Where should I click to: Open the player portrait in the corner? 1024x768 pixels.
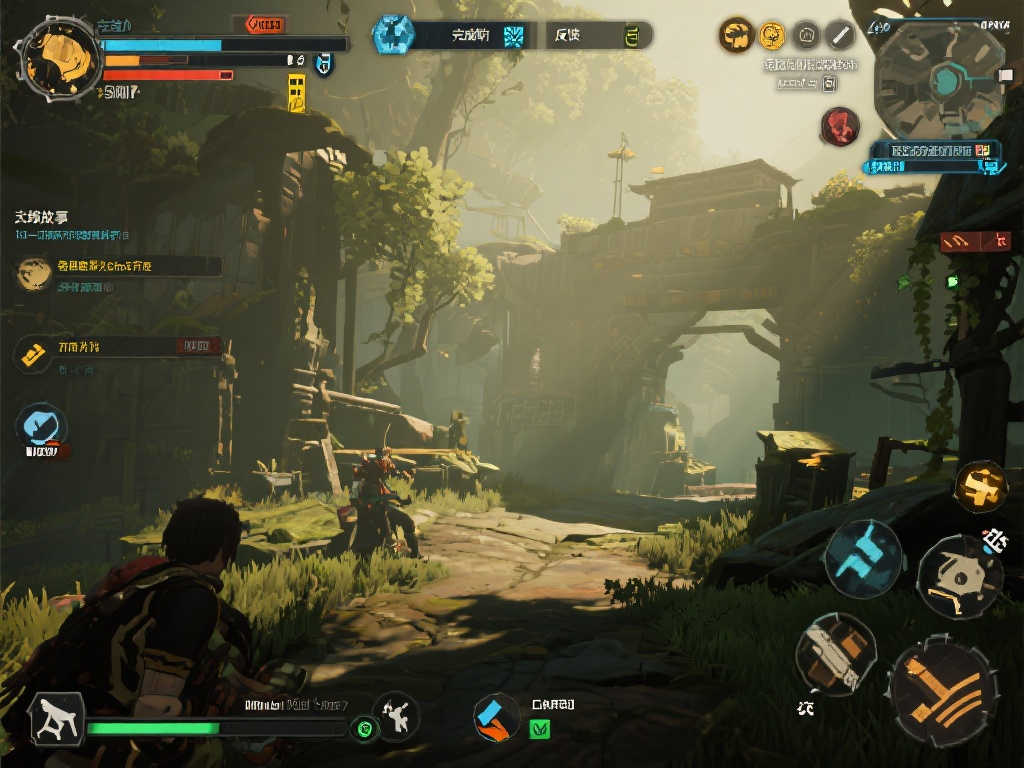coord(59,58)
